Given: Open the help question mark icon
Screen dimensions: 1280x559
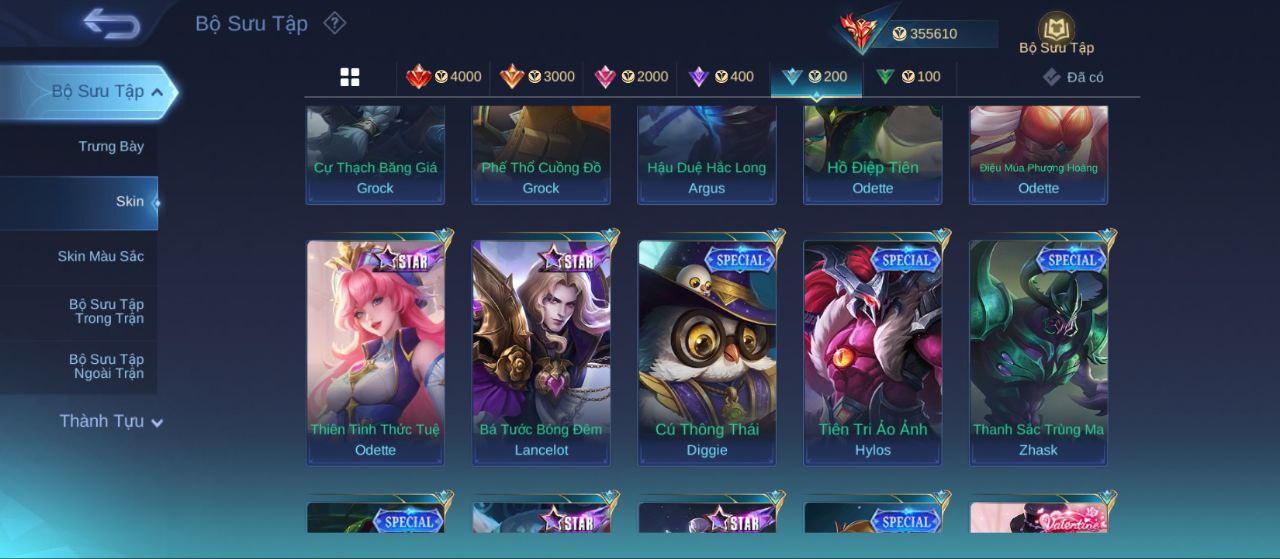Looking at the screenshot, I should click(x=335, y=23).
